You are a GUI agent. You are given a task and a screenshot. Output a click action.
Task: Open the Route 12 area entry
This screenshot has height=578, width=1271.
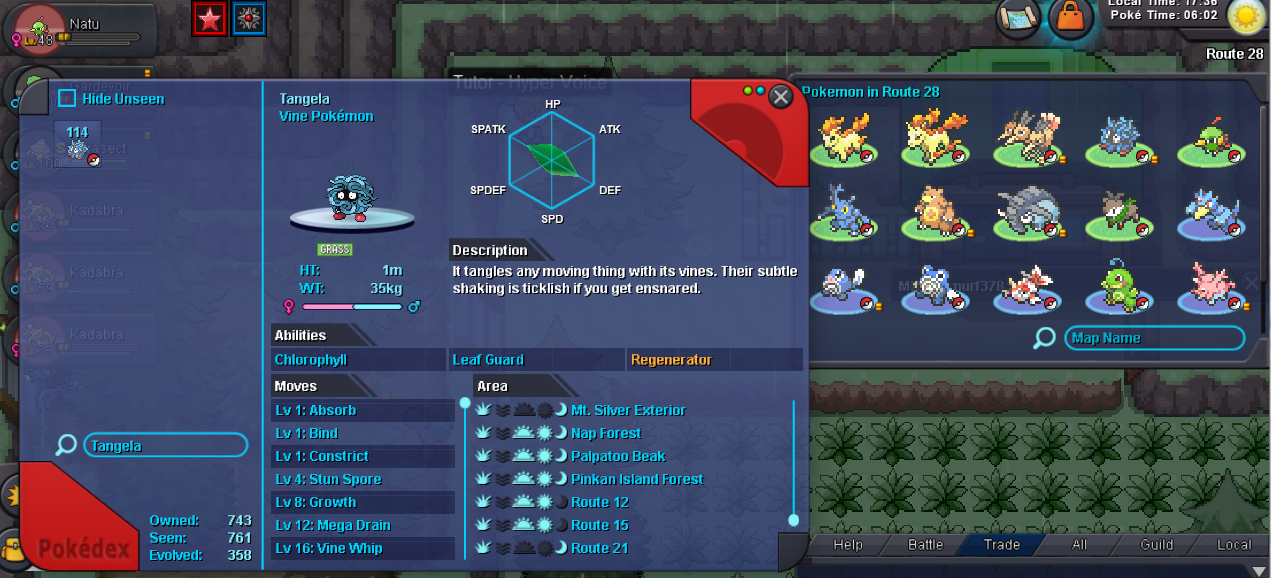pyautogui.click(x=600, y=502)
